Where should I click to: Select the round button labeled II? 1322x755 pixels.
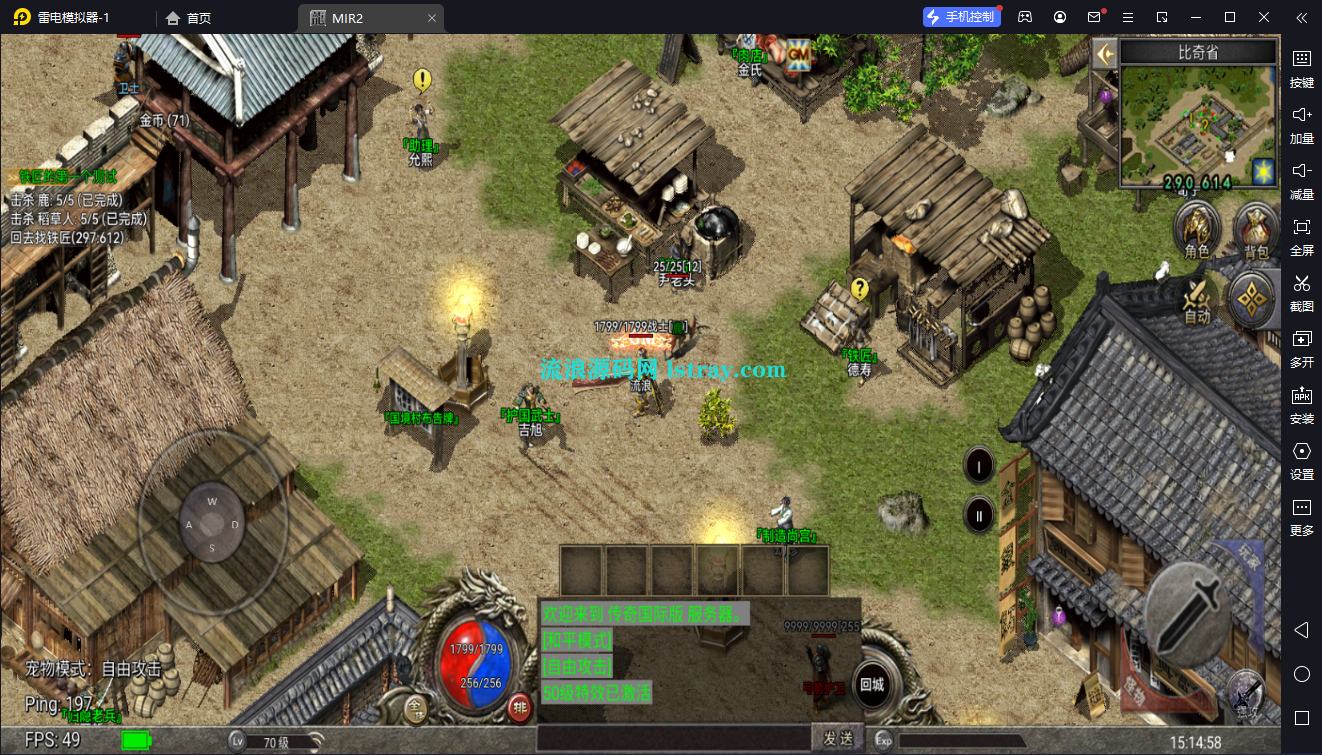979,516
